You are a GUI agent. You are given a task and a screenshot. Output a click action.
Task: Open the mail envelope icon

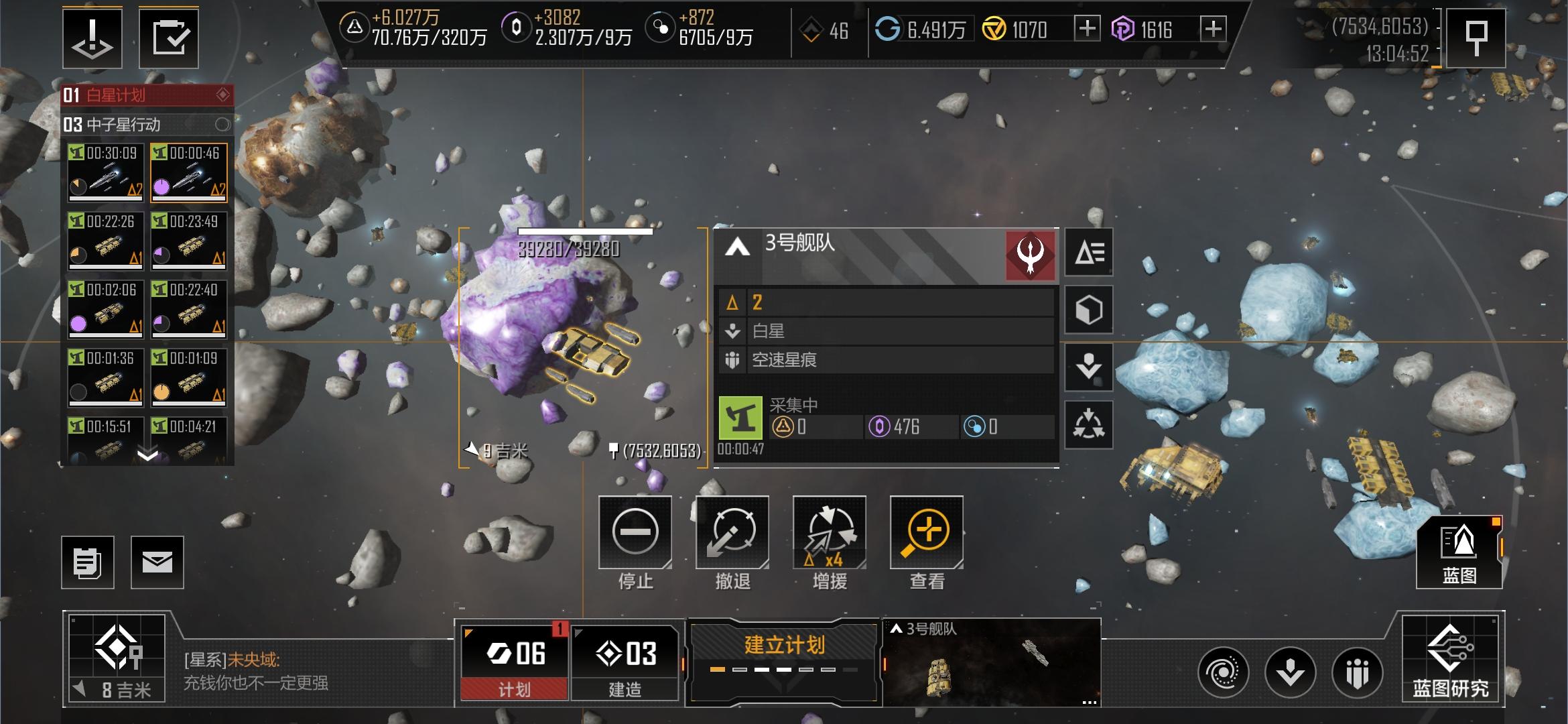[x=157, y=562]
